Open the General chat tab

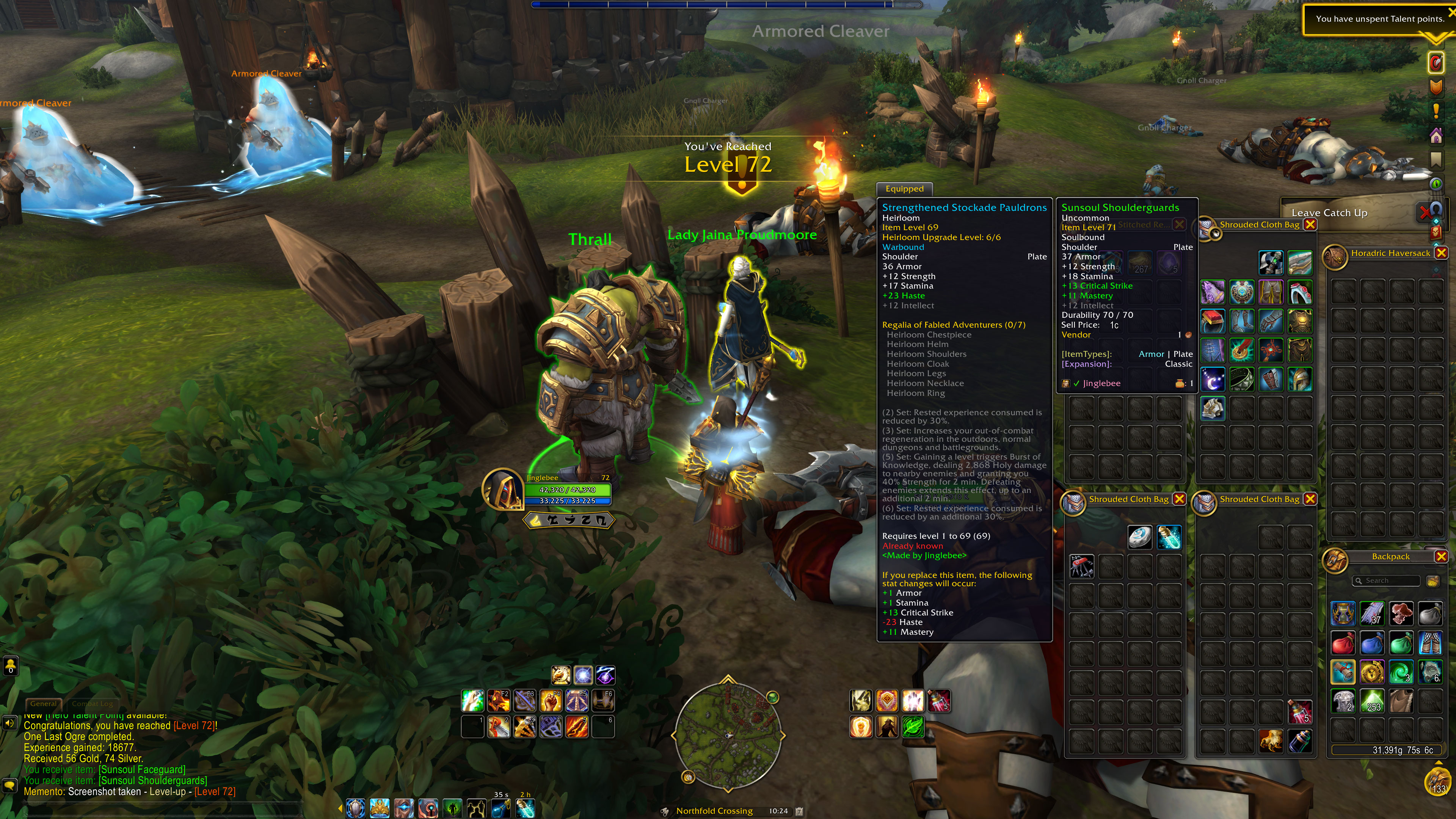click(x=44, y=704)
